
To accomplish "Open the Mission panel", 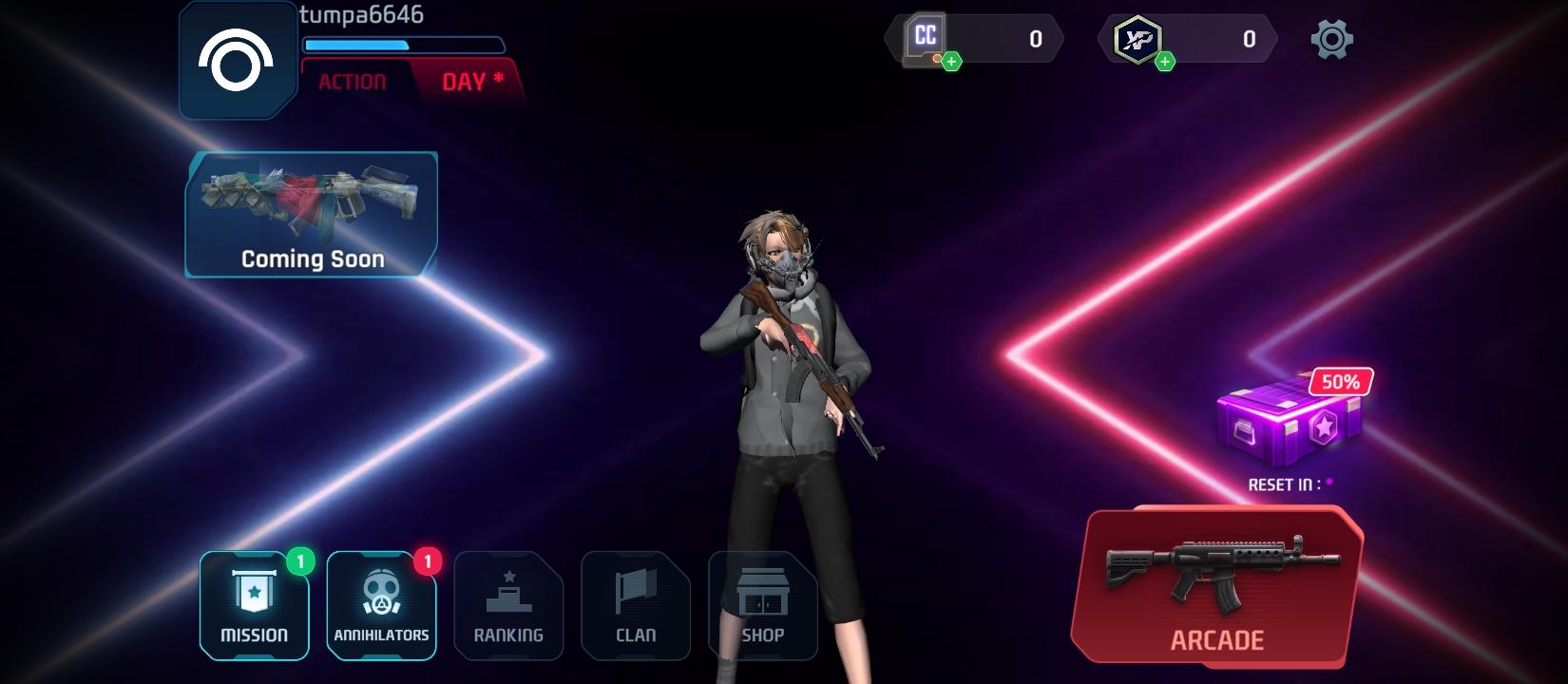I will (254, 603).
